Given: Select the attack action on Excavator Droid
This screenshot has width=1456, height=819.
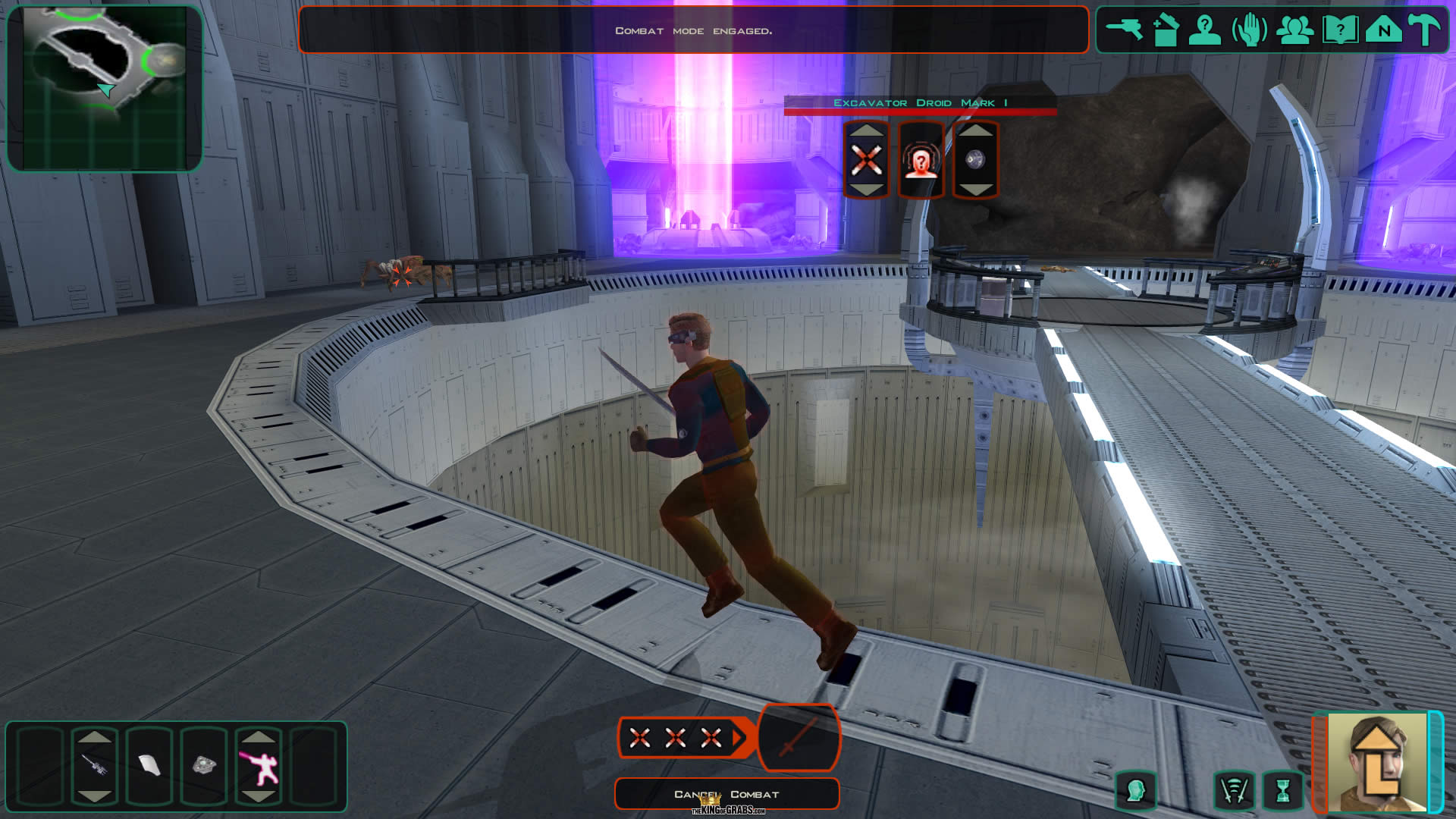Looking at the screenshot, I should [866, 160].
